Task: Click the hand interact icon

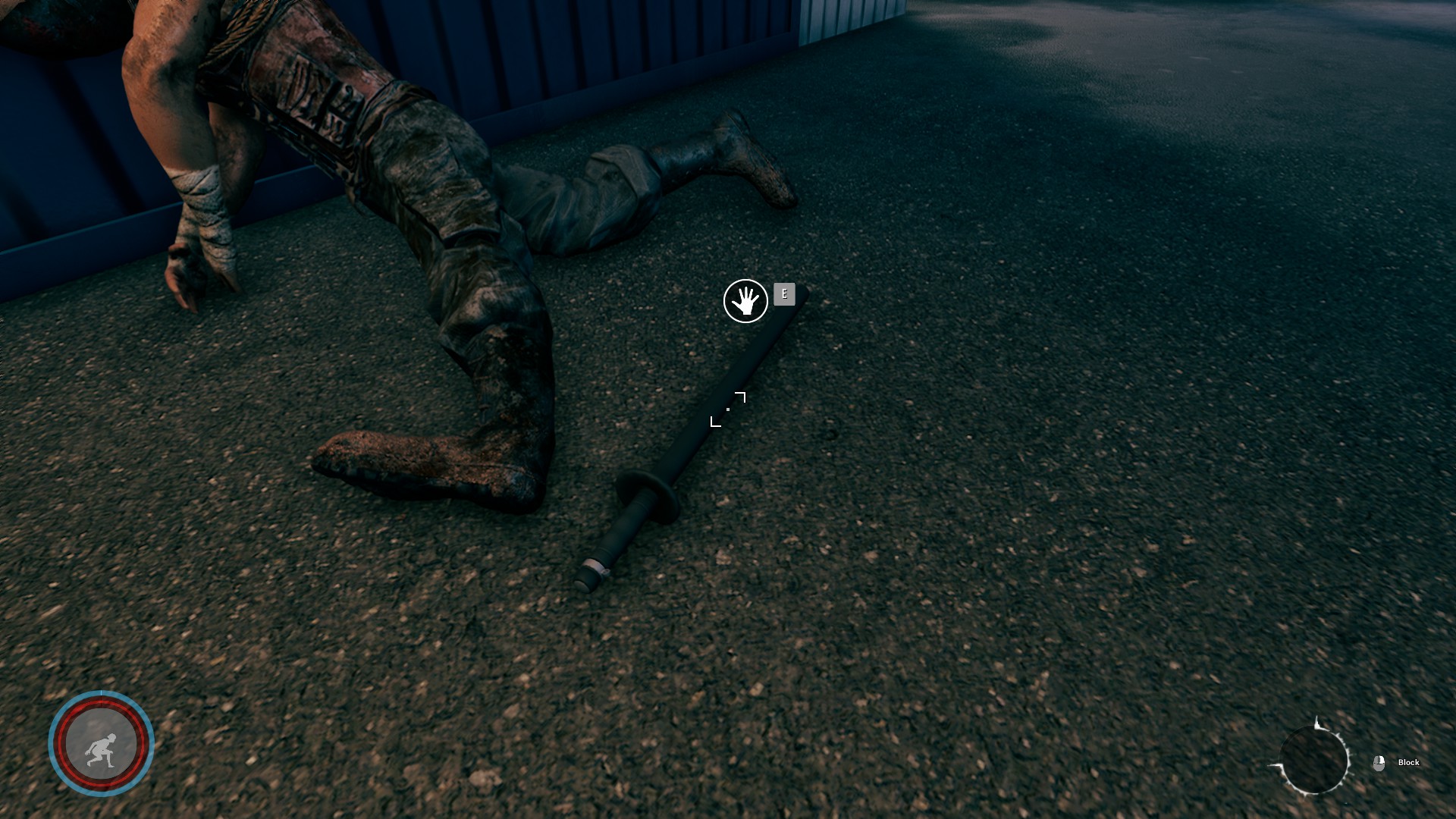Action: (x=745, y=301)
